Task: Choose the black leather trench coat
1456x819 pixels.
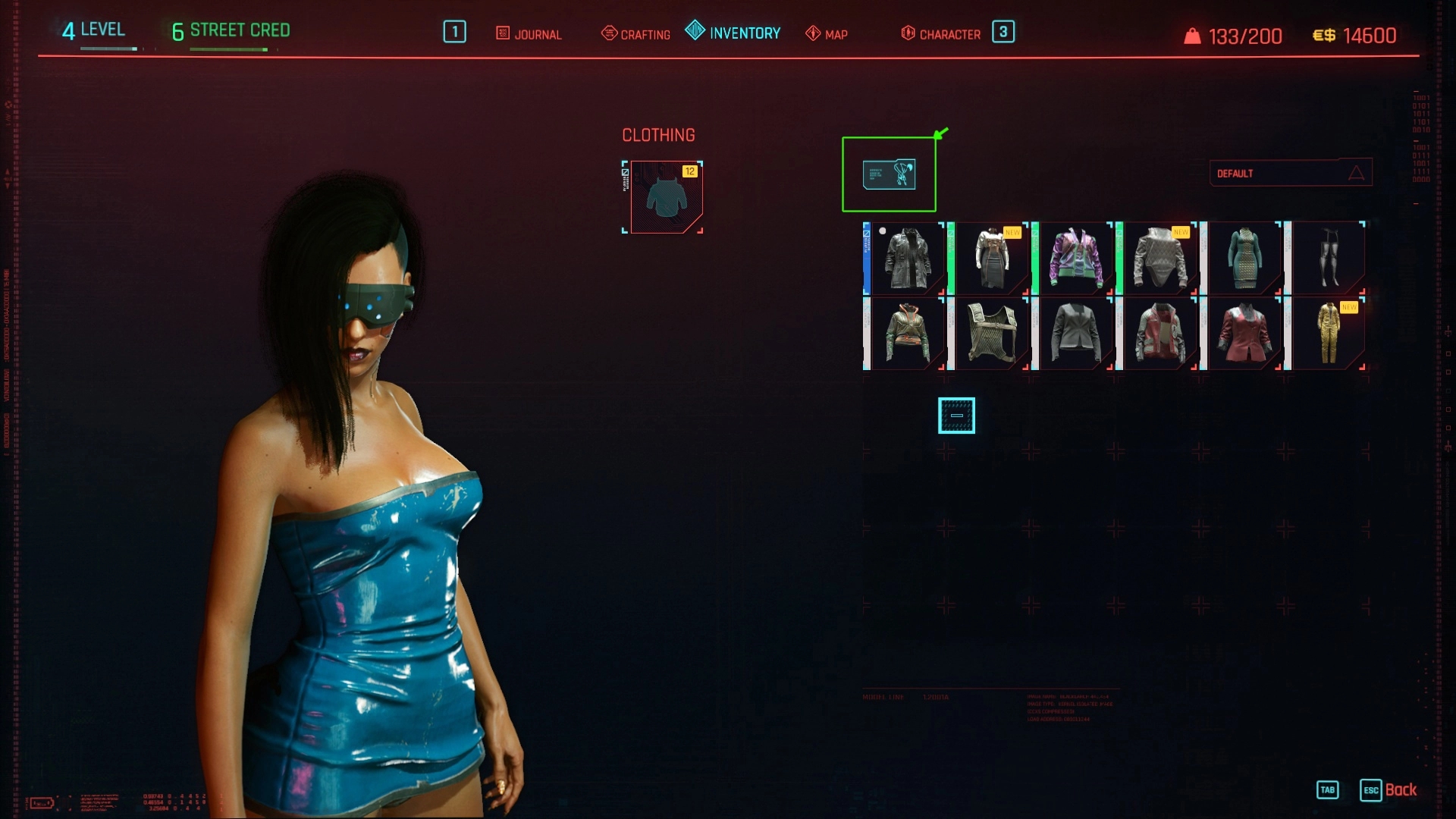Action: click(x=908, y=259)
